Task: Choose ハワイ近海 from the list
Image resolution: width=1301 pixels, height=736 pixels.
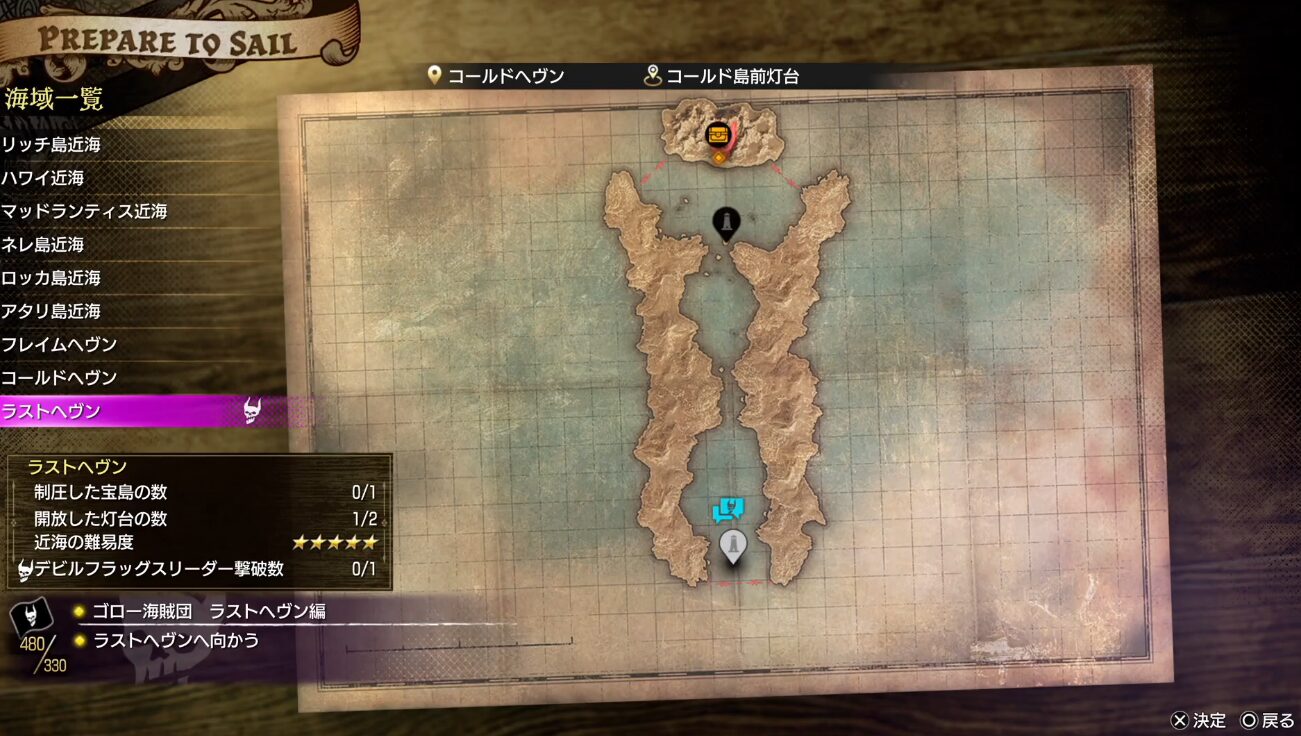Action: [43, 178]
